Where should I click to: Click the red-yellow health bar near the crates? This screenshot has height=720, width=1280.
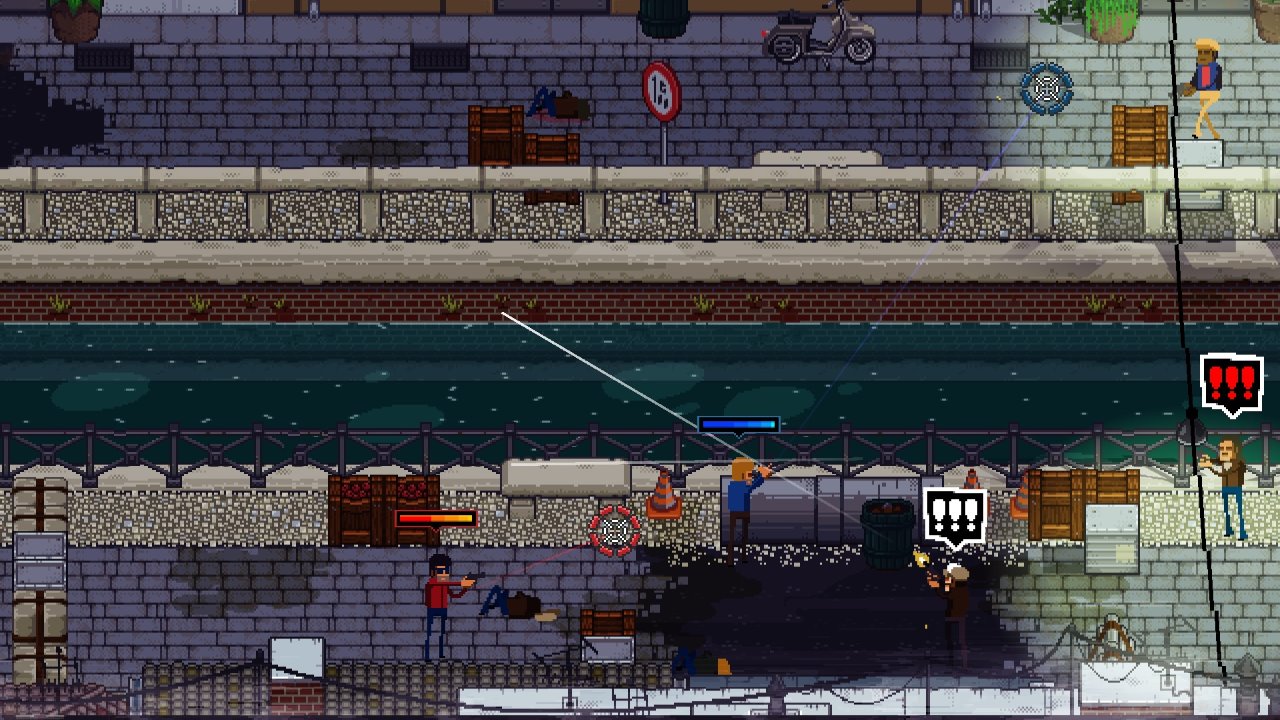(437, 519)
